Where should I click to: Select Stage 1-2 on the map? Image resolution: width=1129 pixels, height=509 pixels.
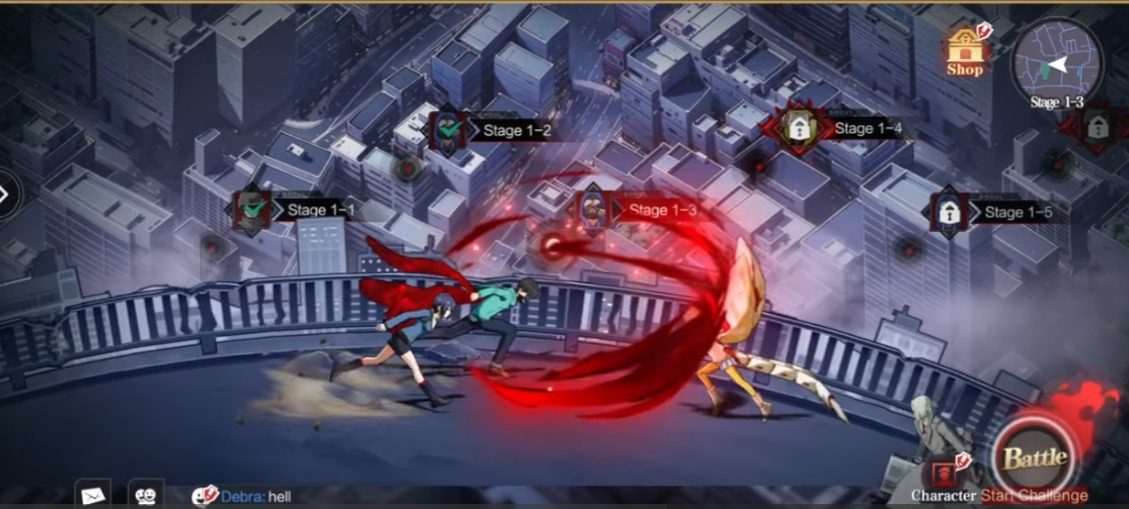click(x=447, y=130)
